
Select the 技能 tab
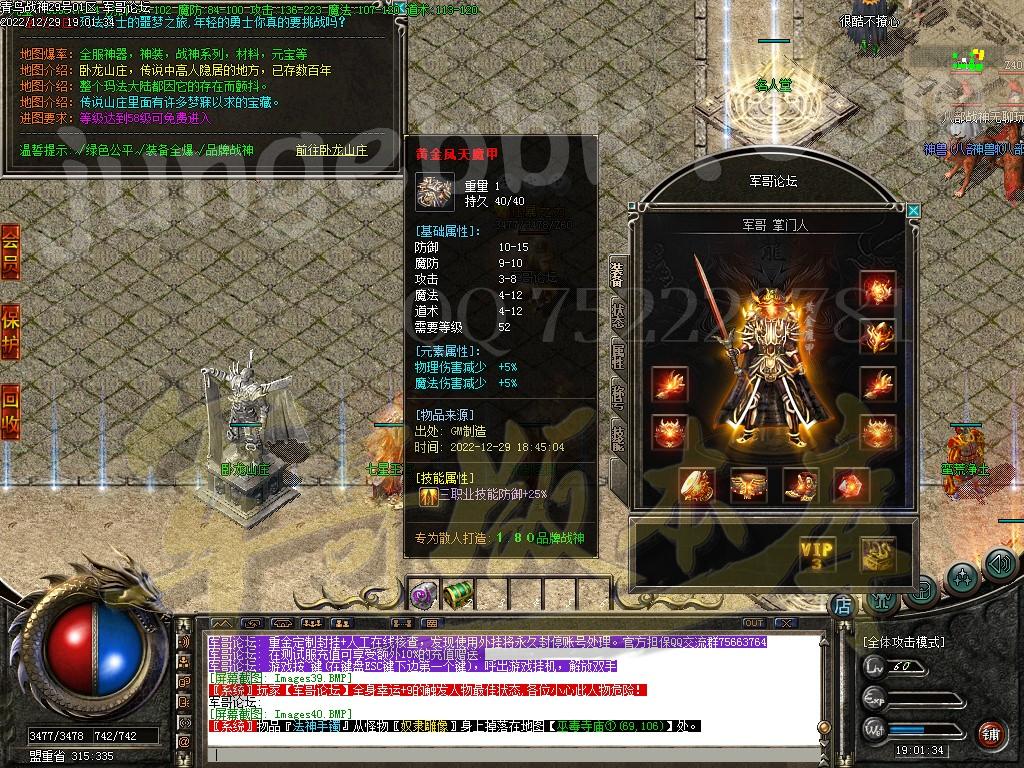point(618,438)
